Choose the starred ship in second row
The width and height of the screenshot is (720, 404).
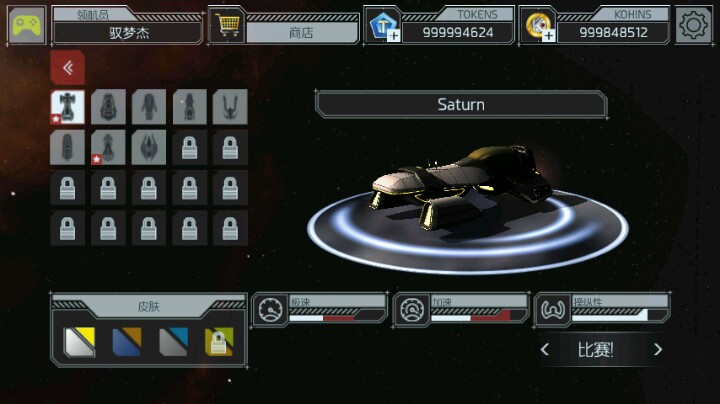pos(108,148)
